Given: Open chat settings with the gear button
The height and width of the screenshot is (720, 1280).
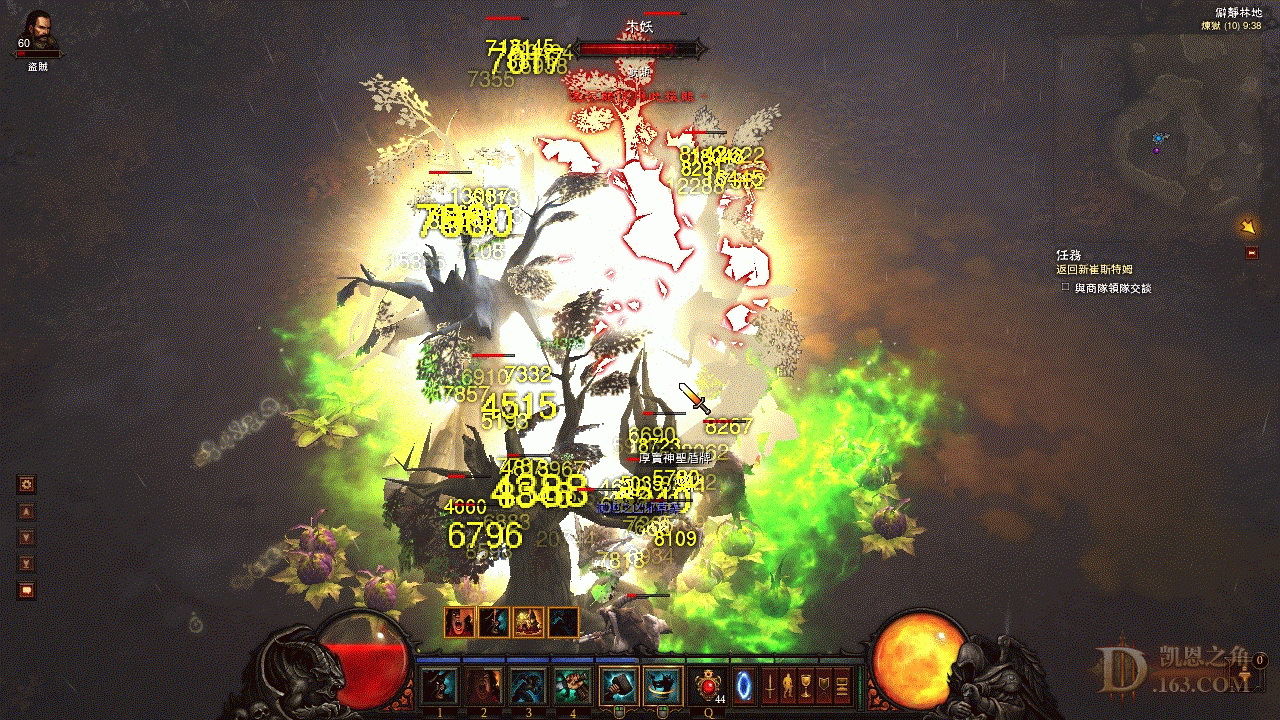Looking at the screenshot, I should (27, 485).
